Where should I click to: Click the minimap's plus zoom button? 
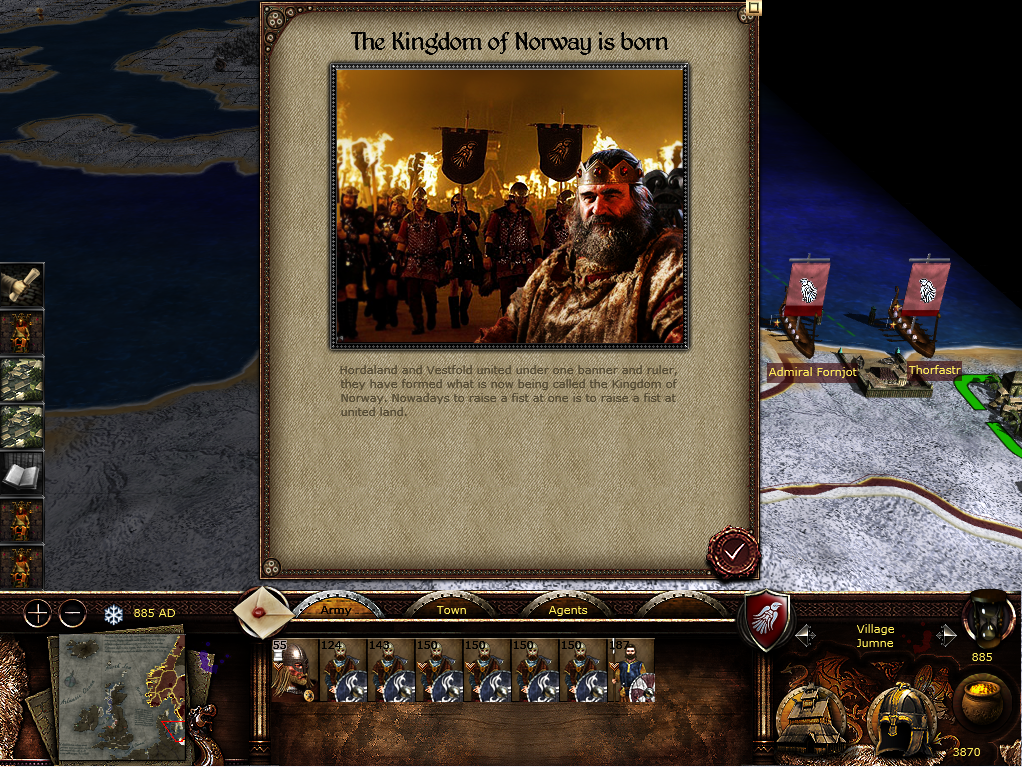(x=37, y=612)
